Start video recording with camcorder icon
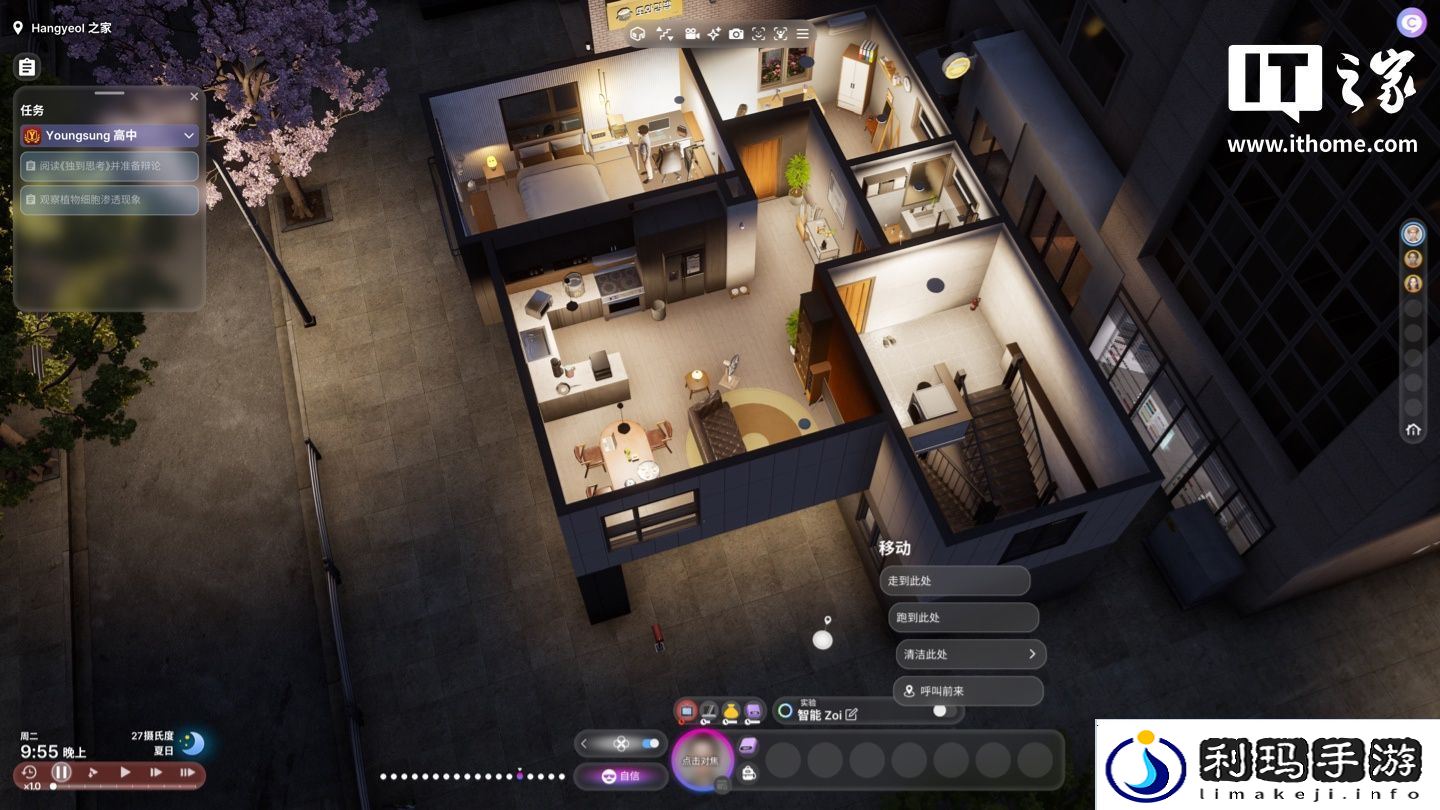 click(691, 34)
